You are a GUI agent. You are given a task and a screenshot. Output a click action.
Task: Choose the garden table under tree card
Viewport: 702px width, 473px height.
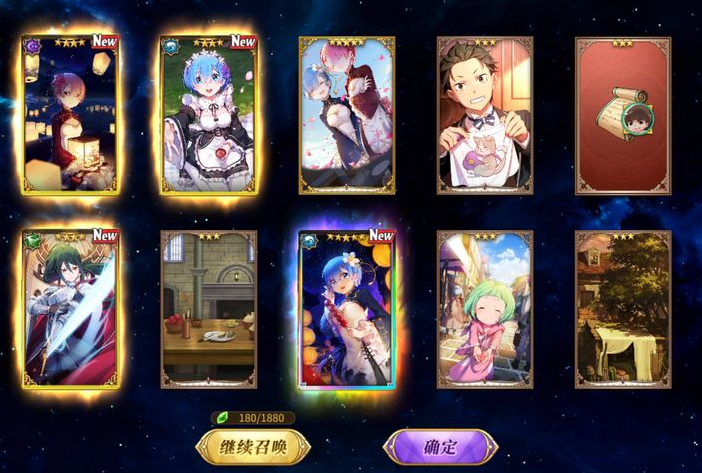[623, 309]
